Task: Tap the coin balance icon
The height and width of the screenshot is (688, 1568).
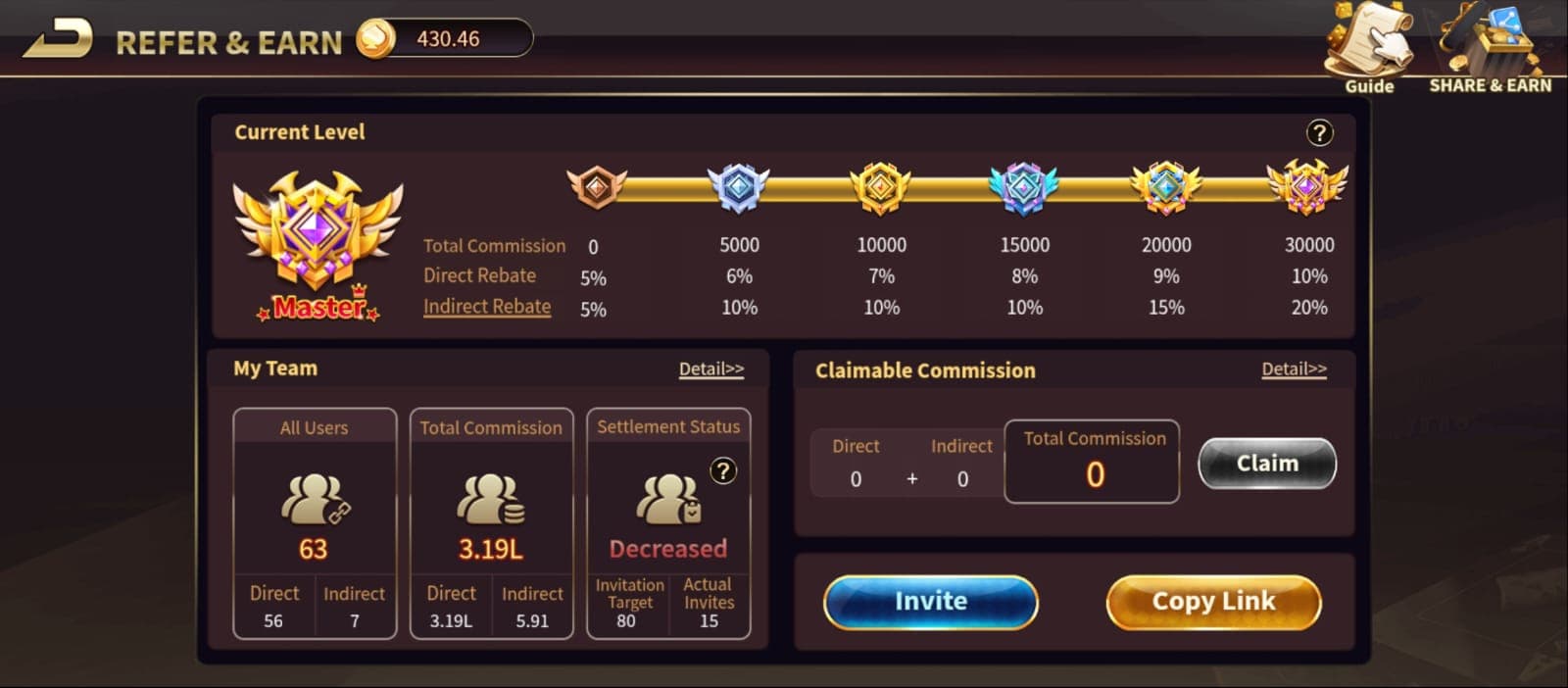Action: 374,39
